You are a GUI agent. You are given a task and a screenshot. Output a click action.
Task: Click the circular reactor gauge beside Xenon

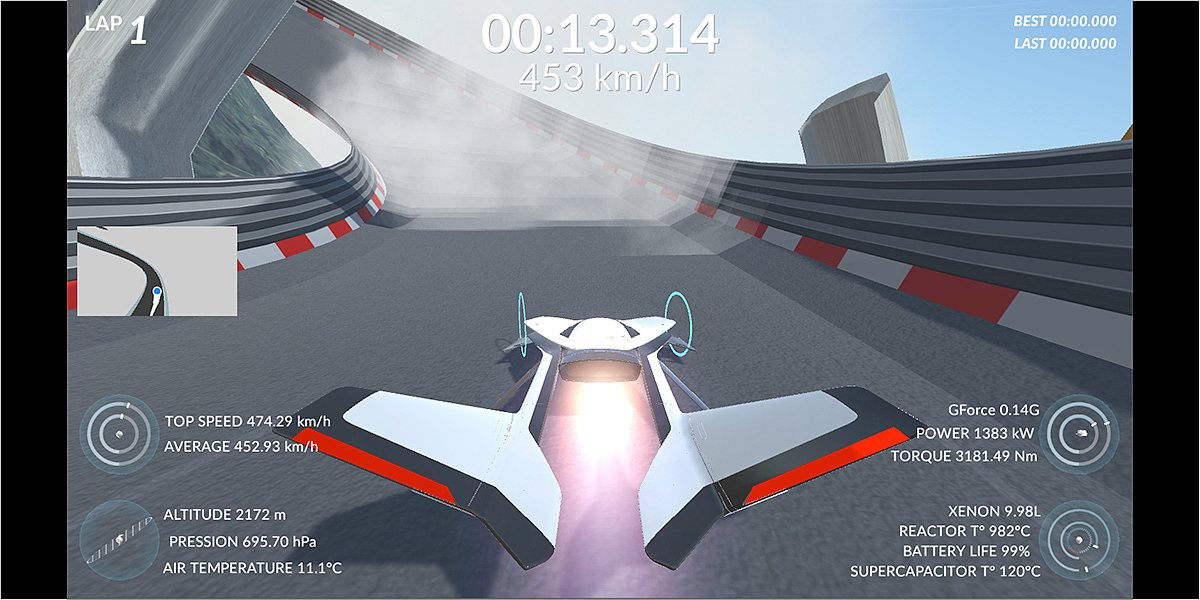[x=1081, y=540]
